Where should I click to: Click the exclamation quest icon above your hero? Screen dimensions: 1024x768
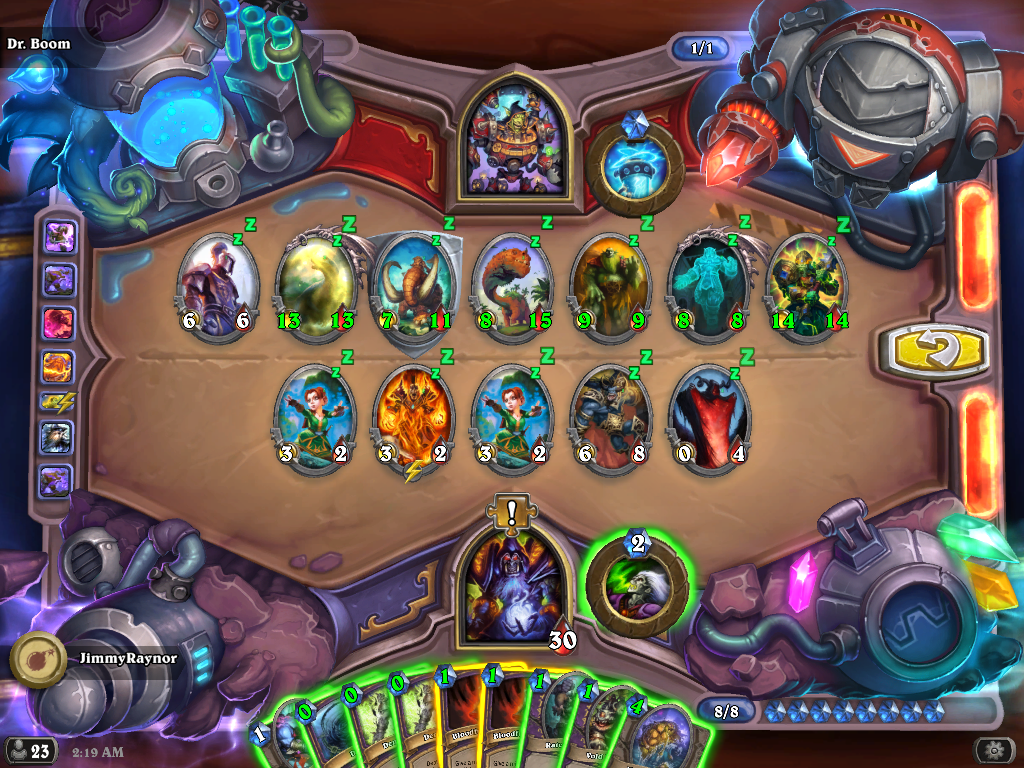tap(512, 512)
